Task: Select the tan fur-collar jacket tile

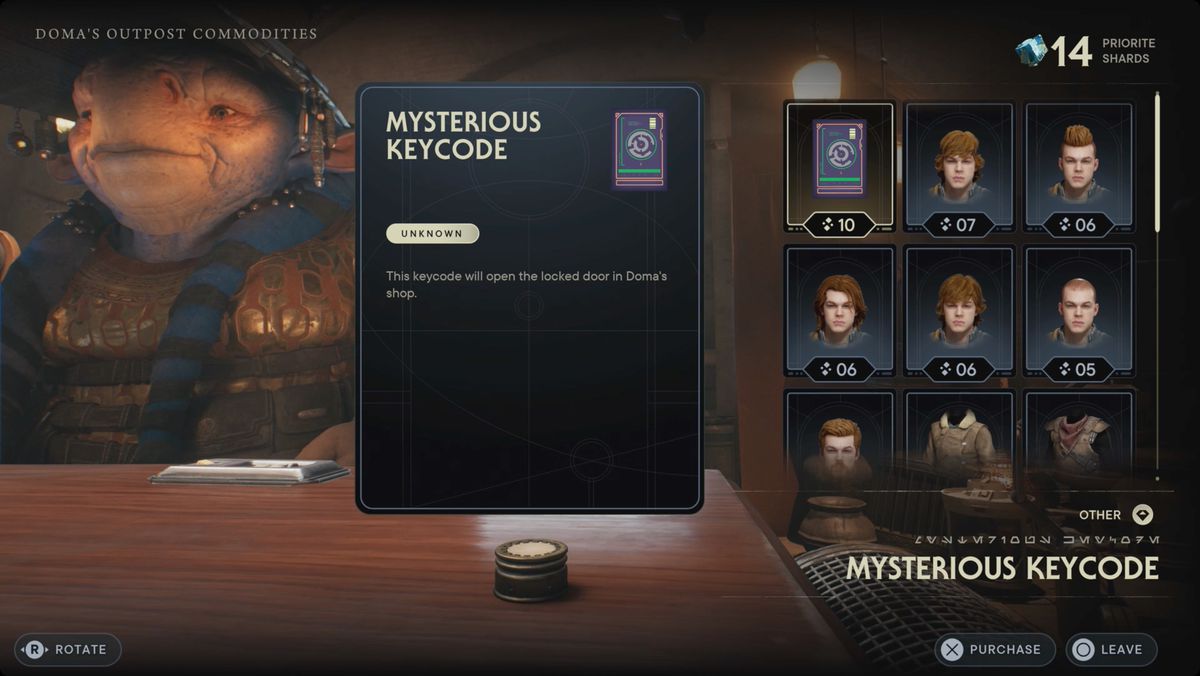Action: point(959,436)
